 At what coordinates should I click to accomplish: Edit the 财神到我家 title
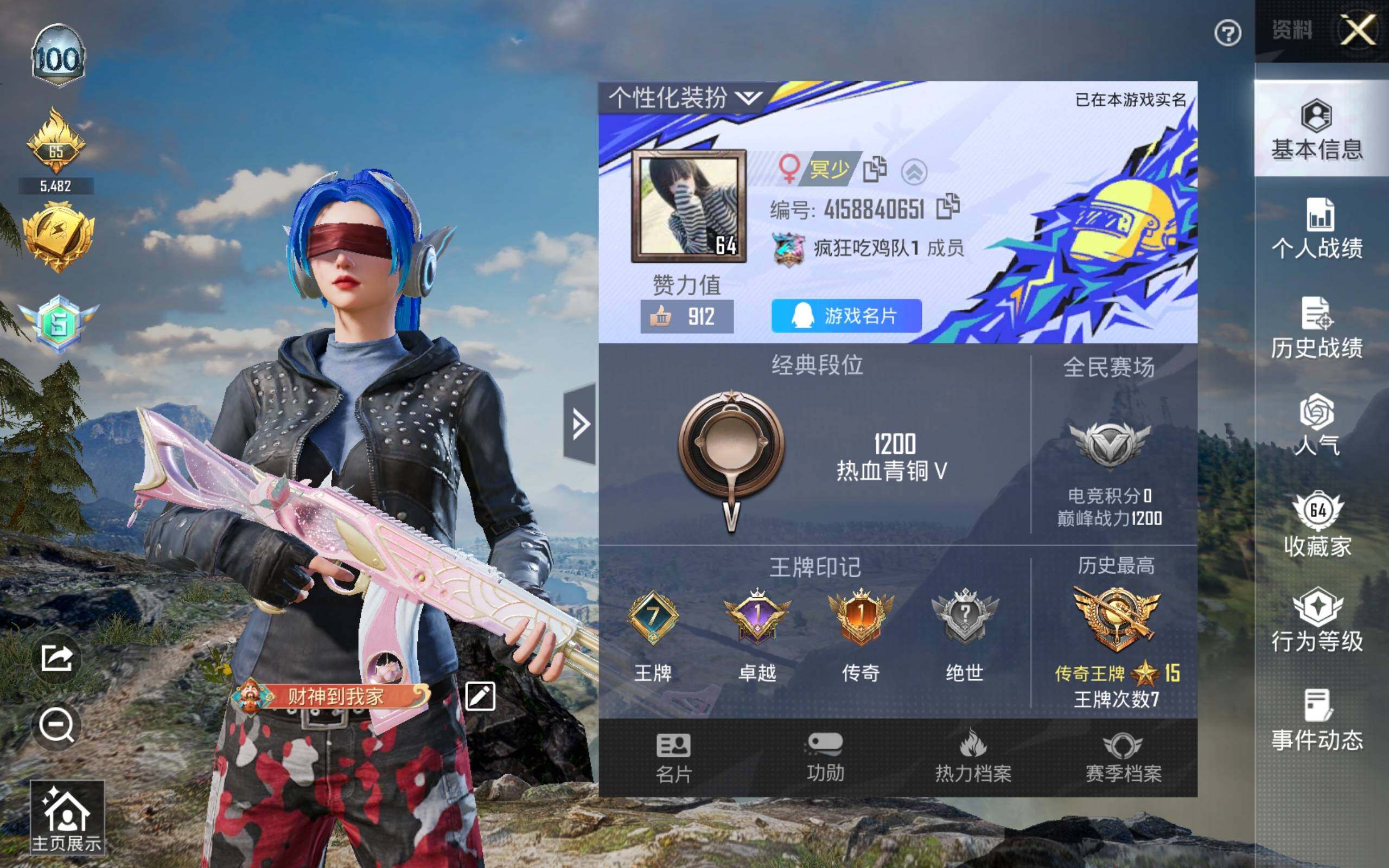point(480,697)
